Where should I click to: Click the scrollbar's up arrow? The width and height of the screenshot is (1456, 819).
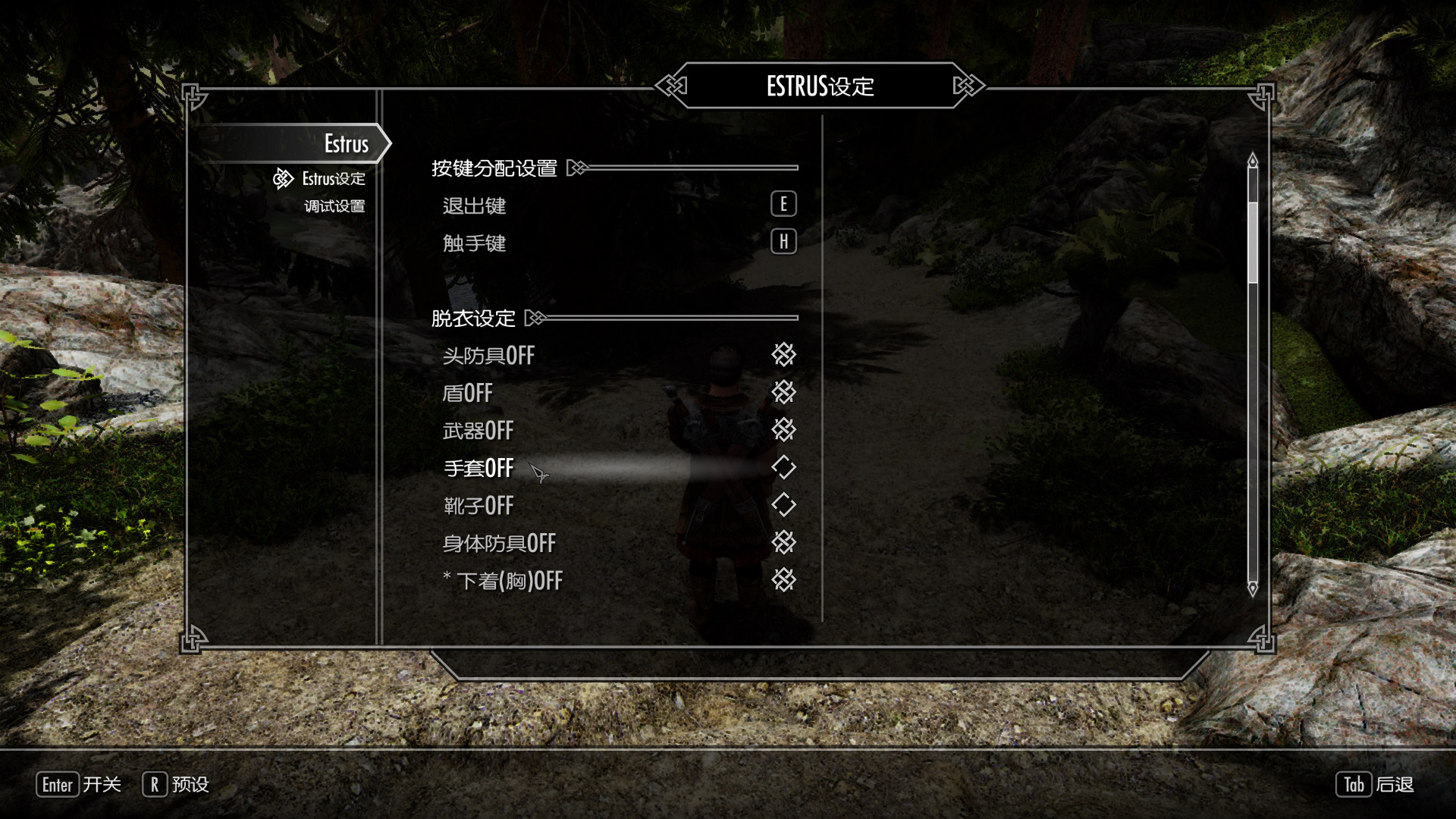click(1253, 160)
